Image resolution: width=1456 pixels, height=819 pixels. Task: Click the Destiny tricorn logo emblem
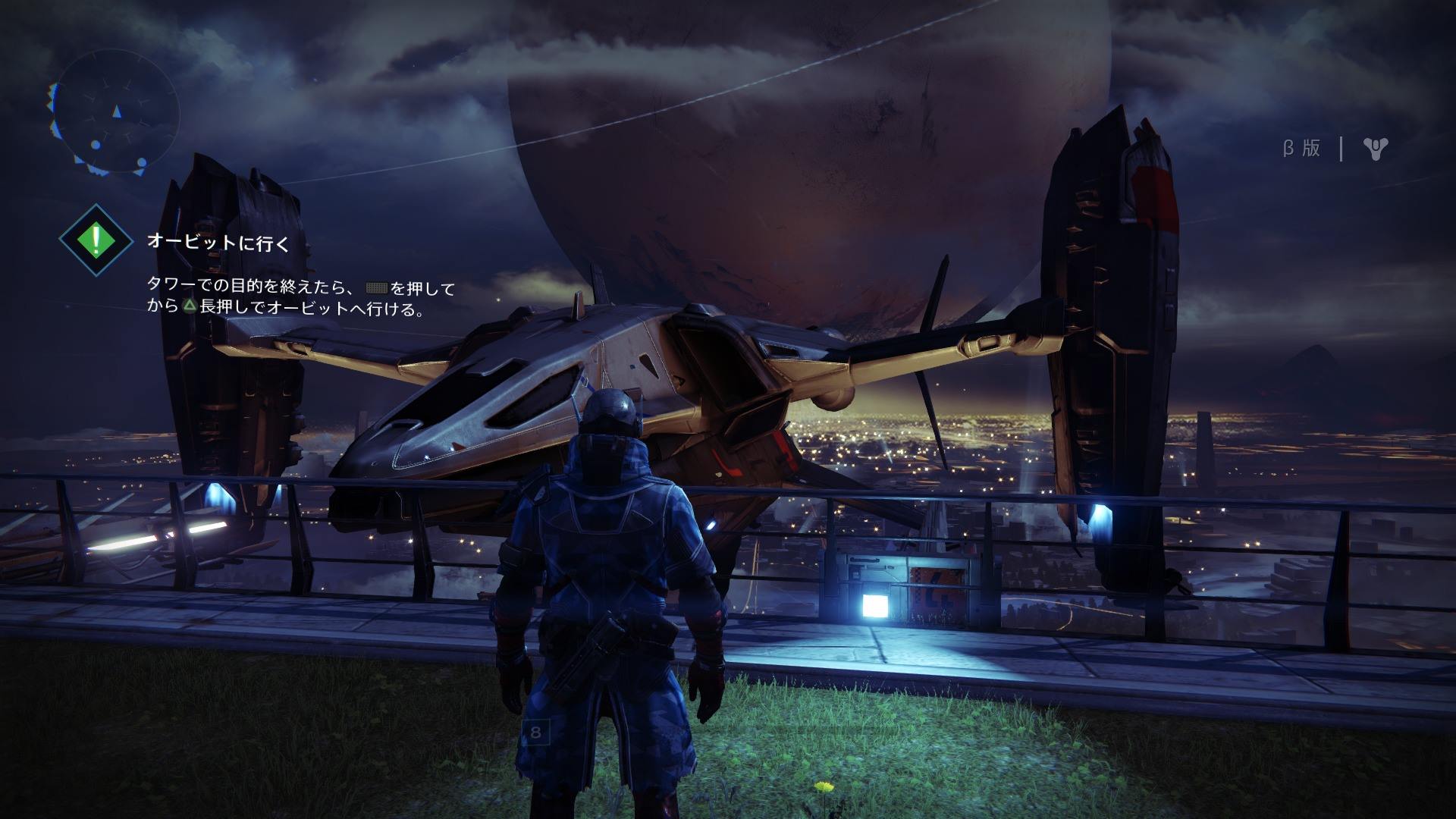1375,149
